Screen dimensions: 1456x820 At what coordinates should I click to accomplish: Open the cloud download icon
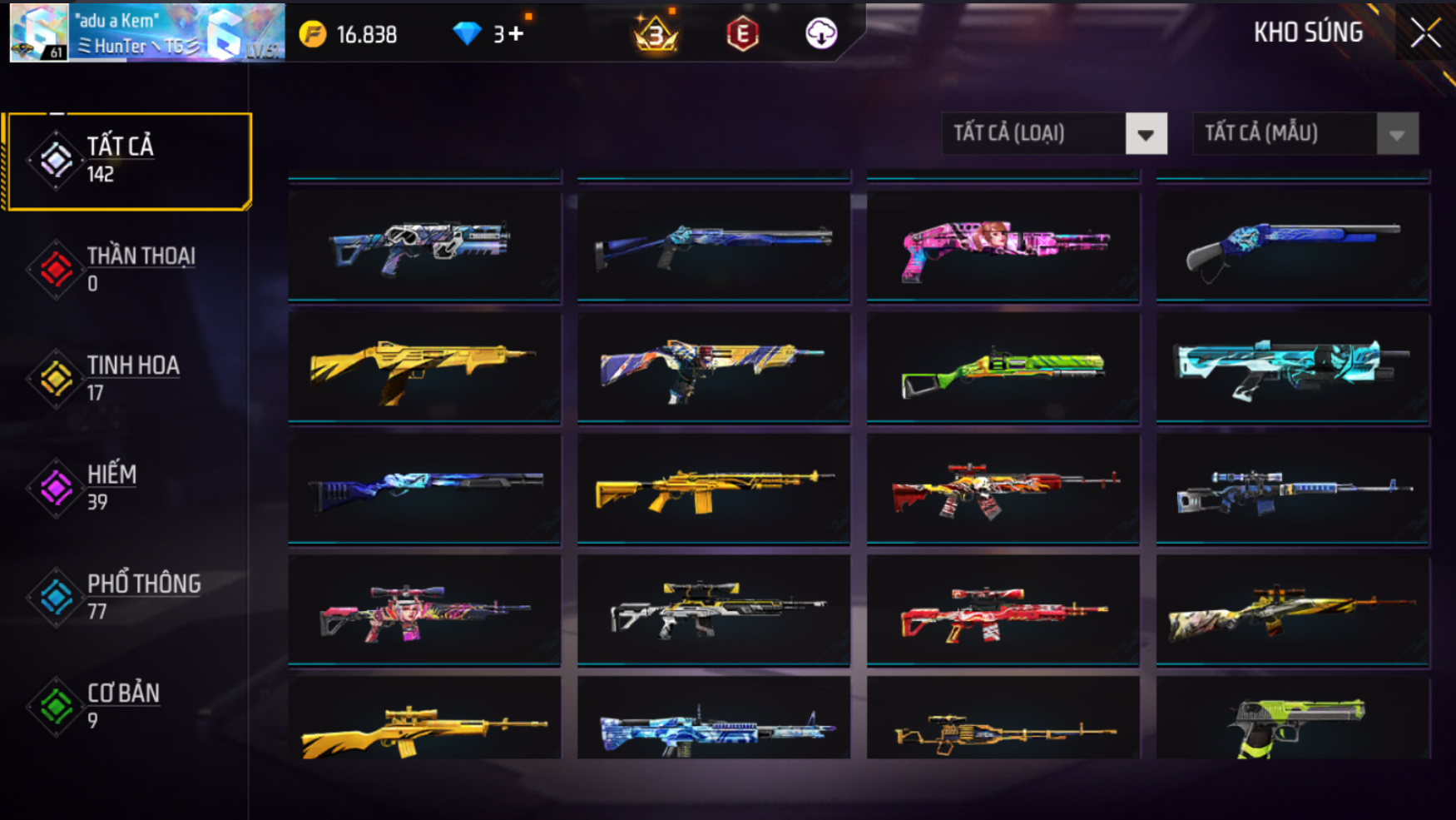coord(821,34)
